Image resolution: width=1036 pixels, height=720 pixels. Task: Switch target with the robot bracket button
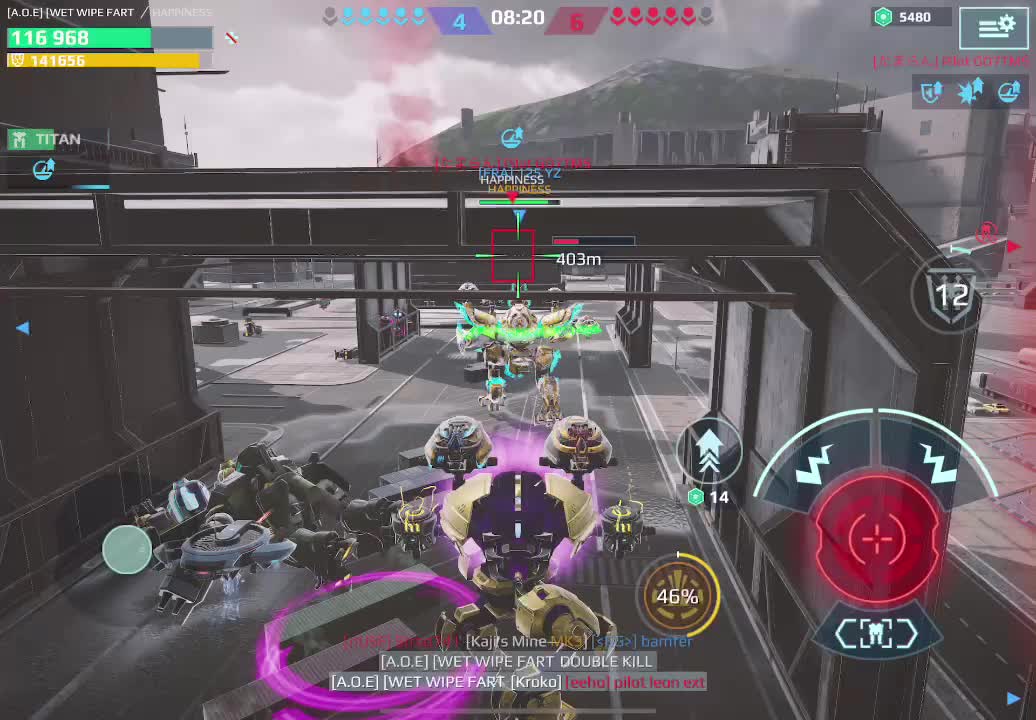click(877, 634)
